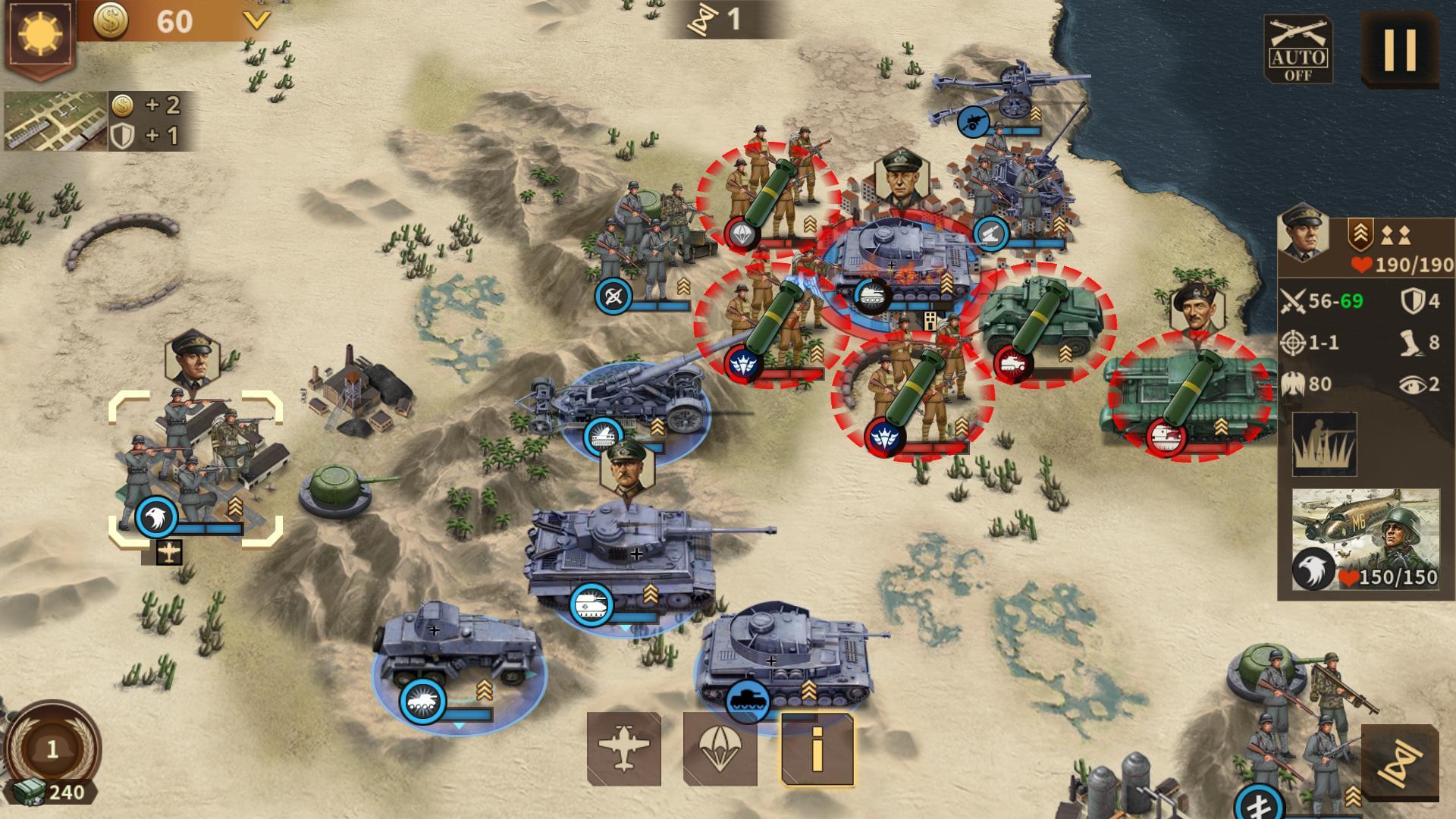View the paratrooper unit card

tap(1365, 540)
